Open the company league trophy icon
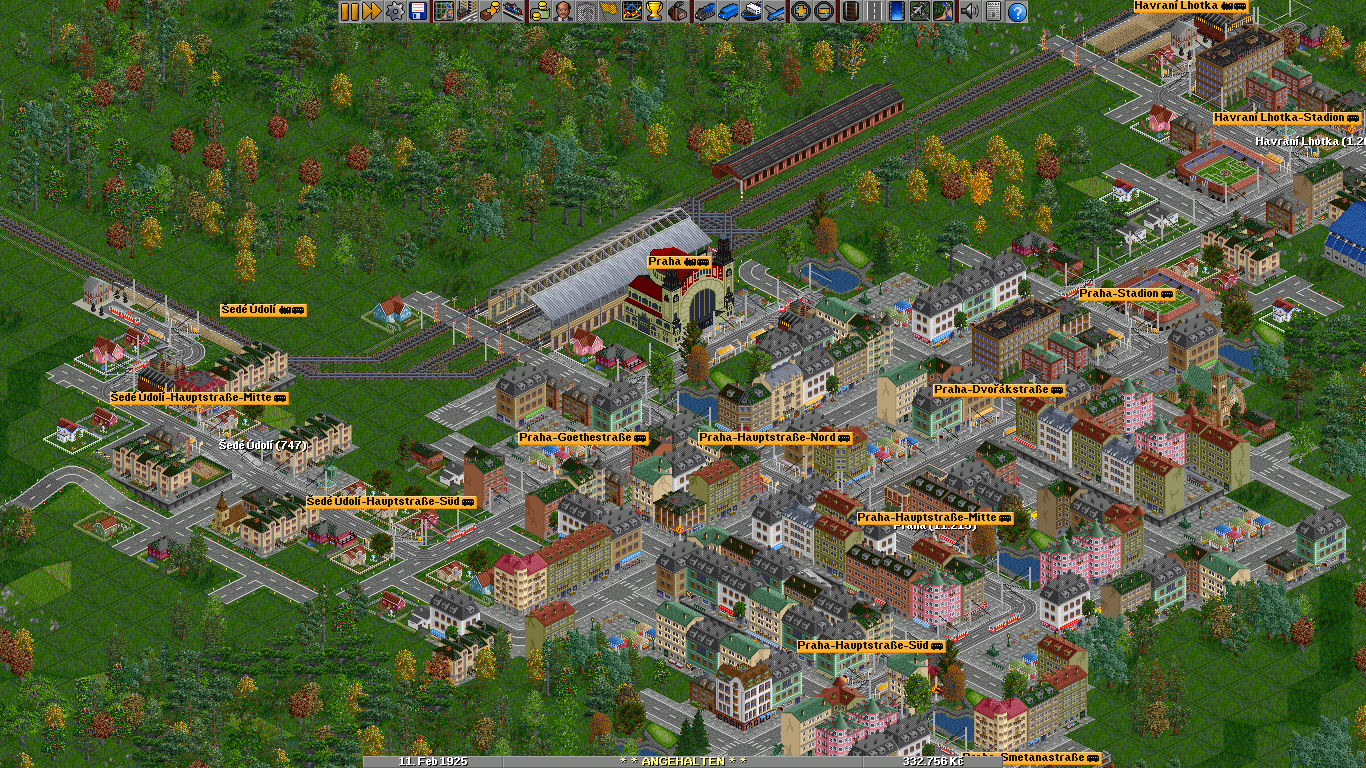 655,11
